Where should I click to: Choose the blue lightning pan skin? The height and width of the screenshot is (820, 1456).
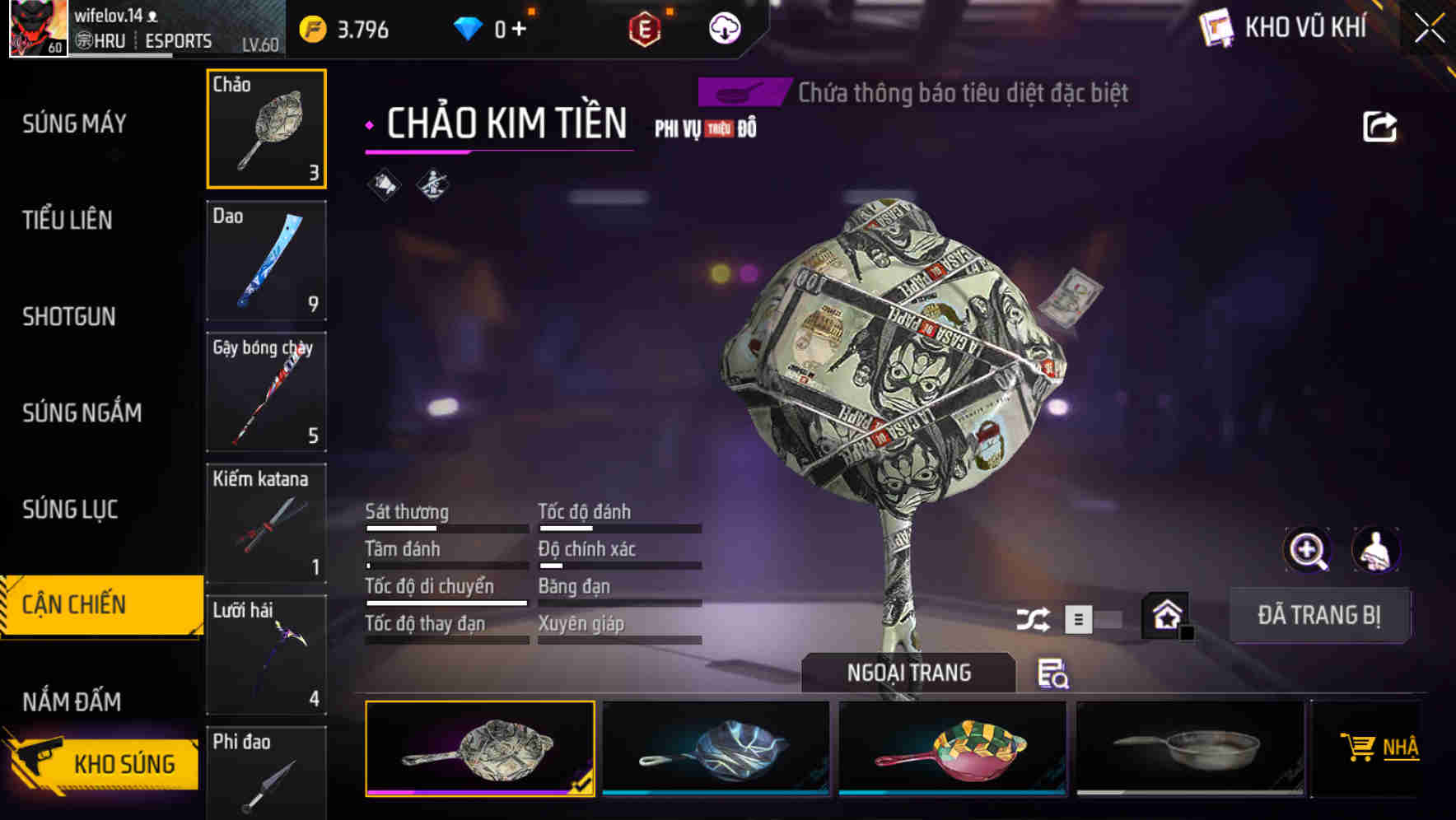pos(716,748)
